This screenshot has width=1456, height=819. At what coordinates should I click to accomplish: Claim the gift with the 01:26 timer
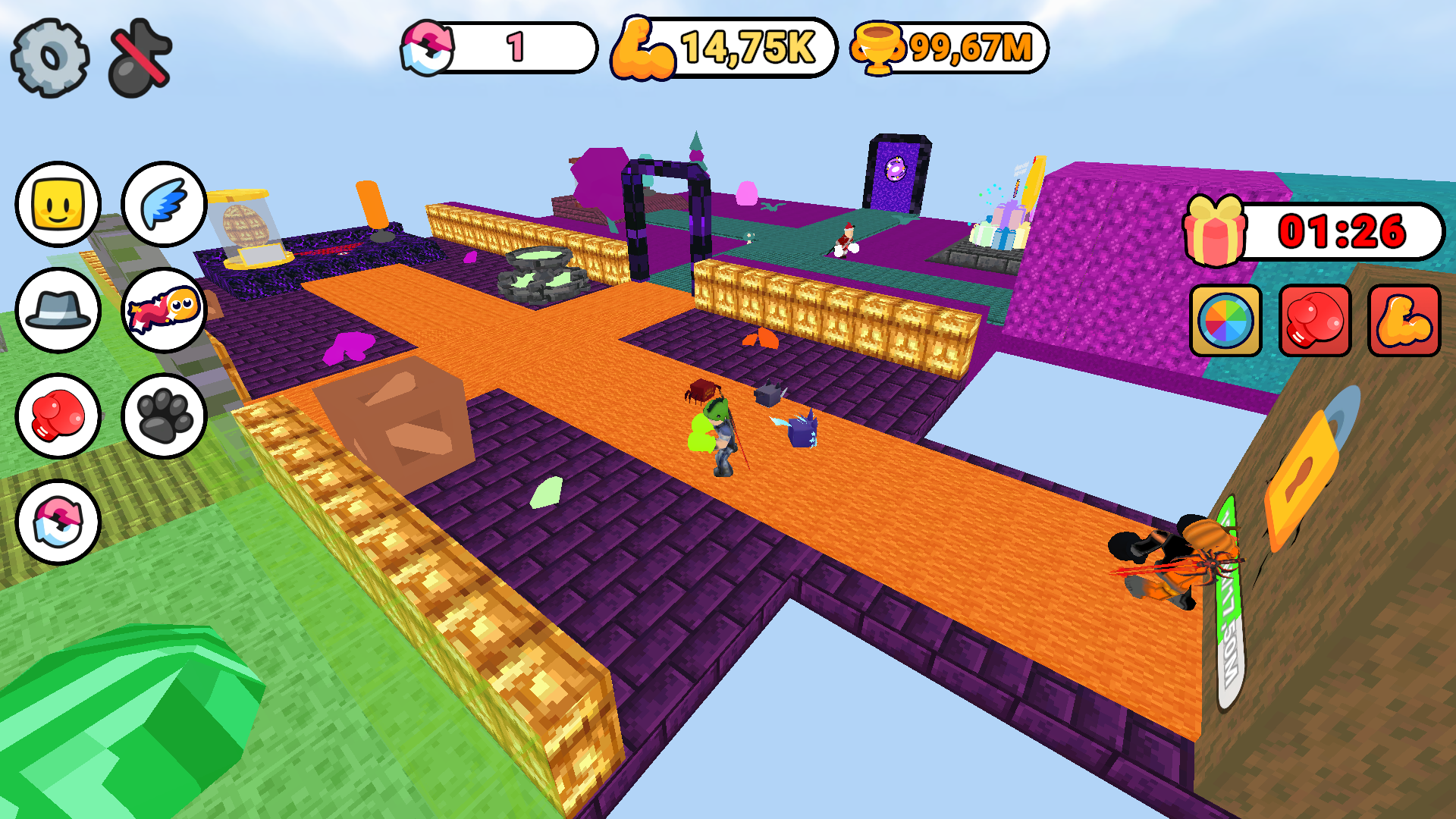1214,231
